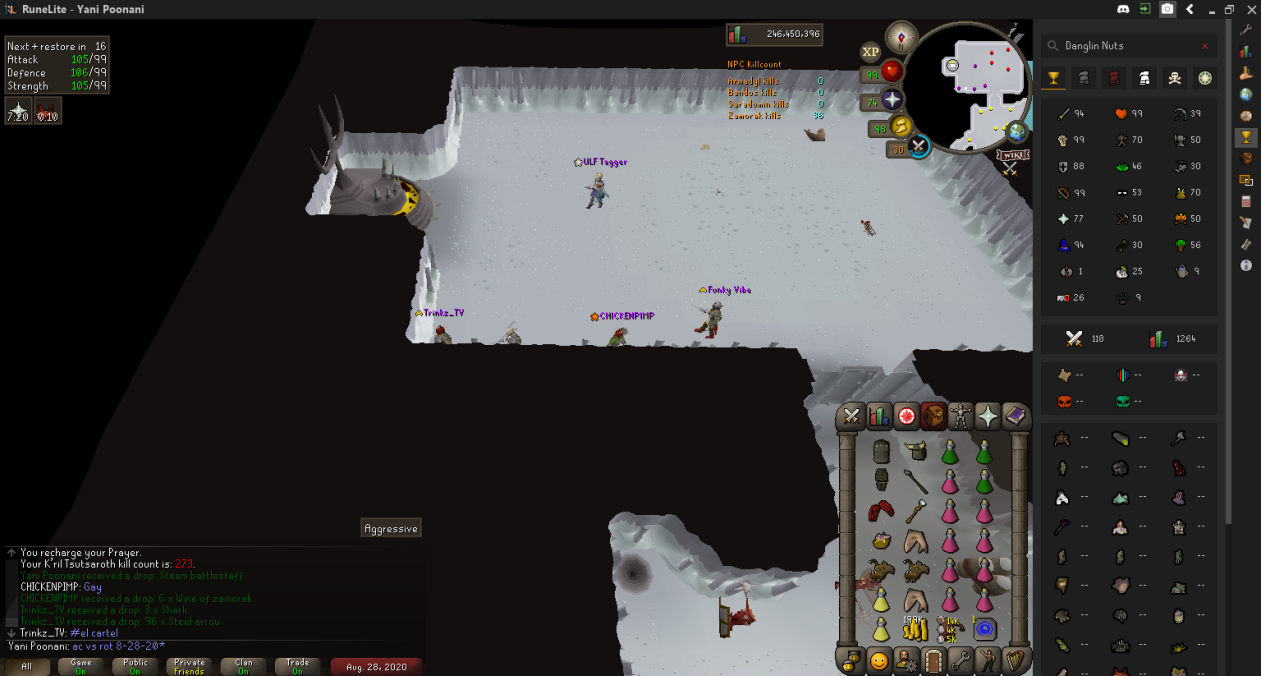Take a screenshot with the camera button
The image size is (1261, 676).
point(1167,9)
